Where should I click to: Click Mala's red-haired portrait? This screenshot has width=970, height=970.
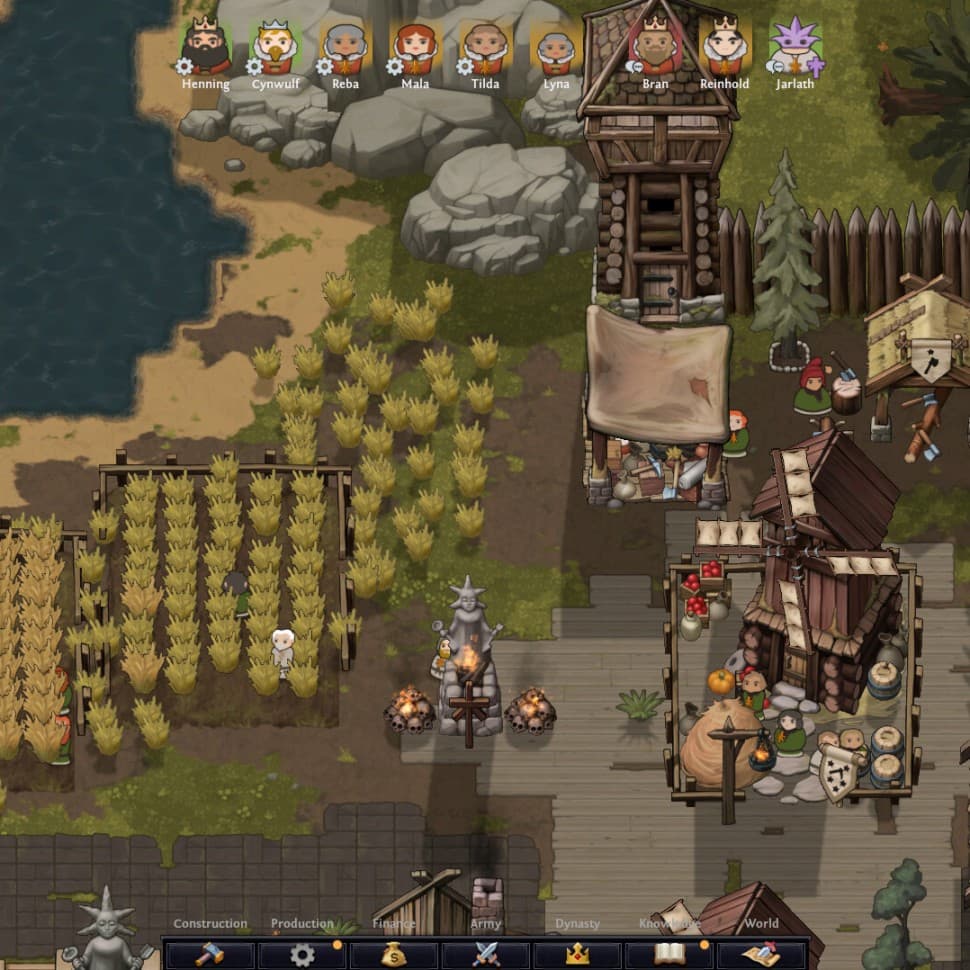tap(415, 47)
